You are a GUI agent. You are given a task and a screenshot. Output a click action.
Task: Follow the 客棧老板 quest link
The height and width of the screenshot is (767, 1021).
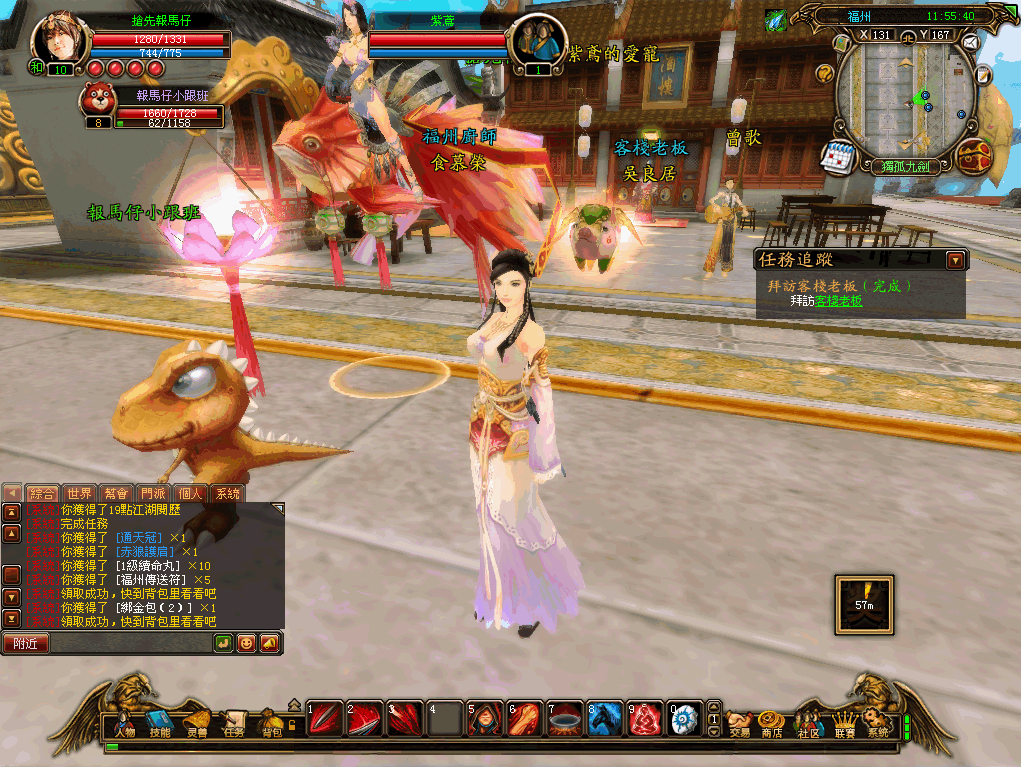pyautogui.click(x=838, y=300)
